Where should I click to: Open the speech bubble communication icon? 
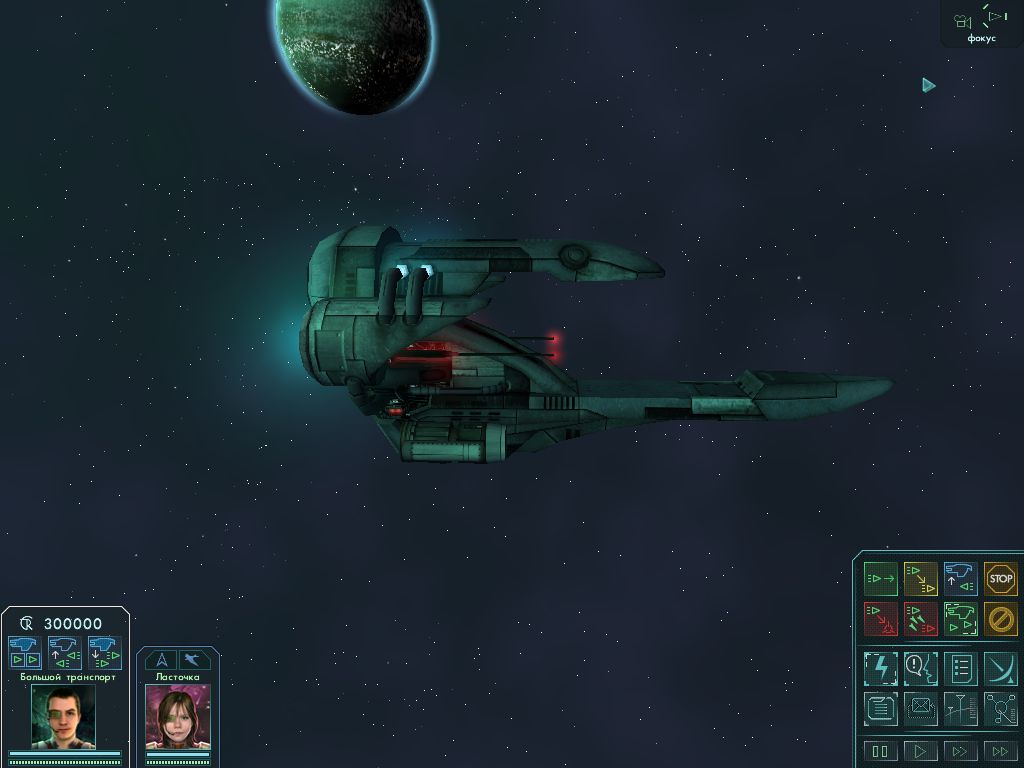pyautogui.click(x=920, y=667)
